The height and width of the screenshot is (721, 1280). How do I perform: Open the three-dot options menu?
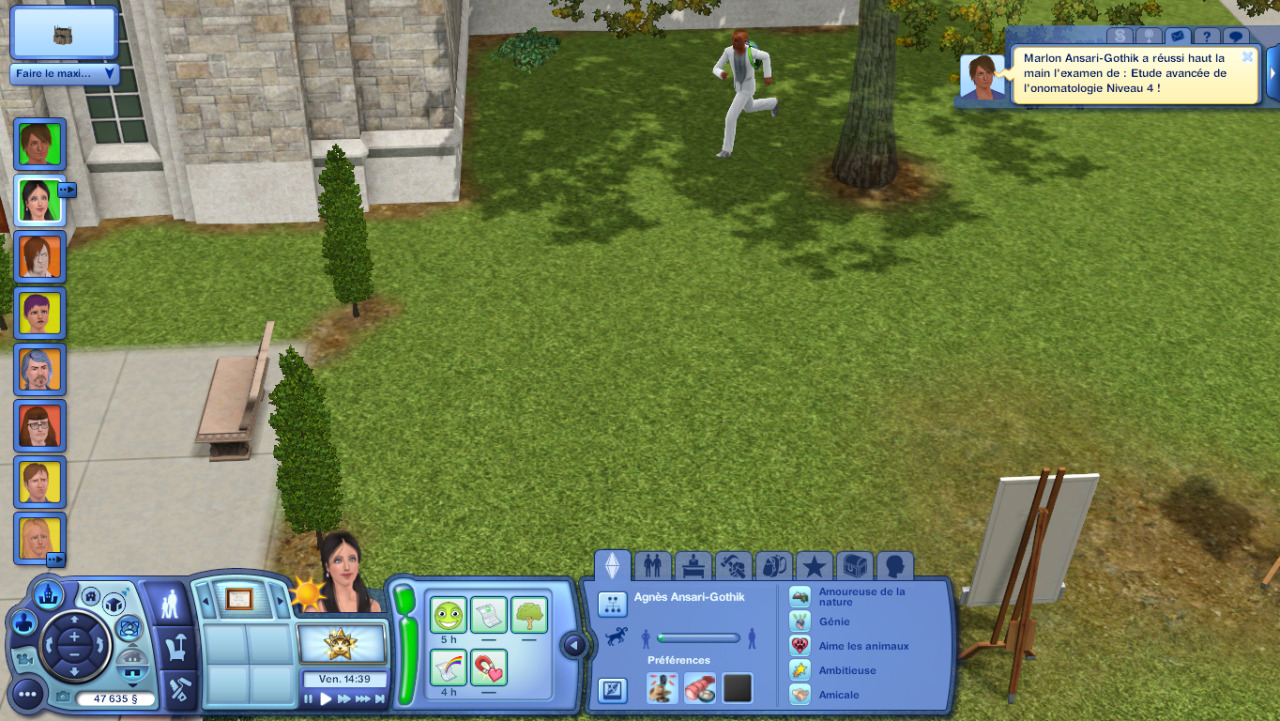click(x=28, y=693)
